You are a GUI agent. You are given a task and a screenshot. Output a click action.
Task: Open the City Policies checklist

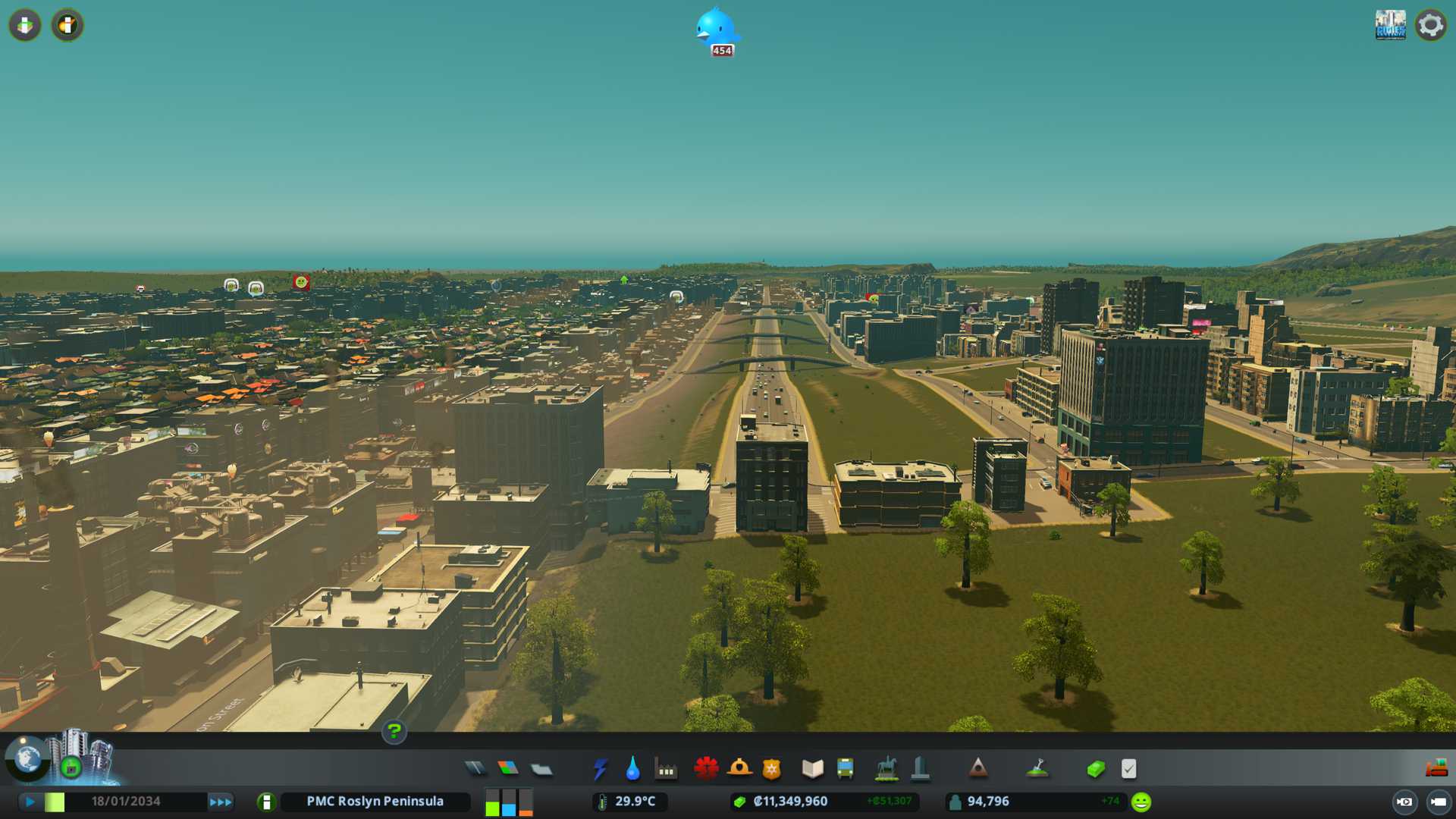1128,769
